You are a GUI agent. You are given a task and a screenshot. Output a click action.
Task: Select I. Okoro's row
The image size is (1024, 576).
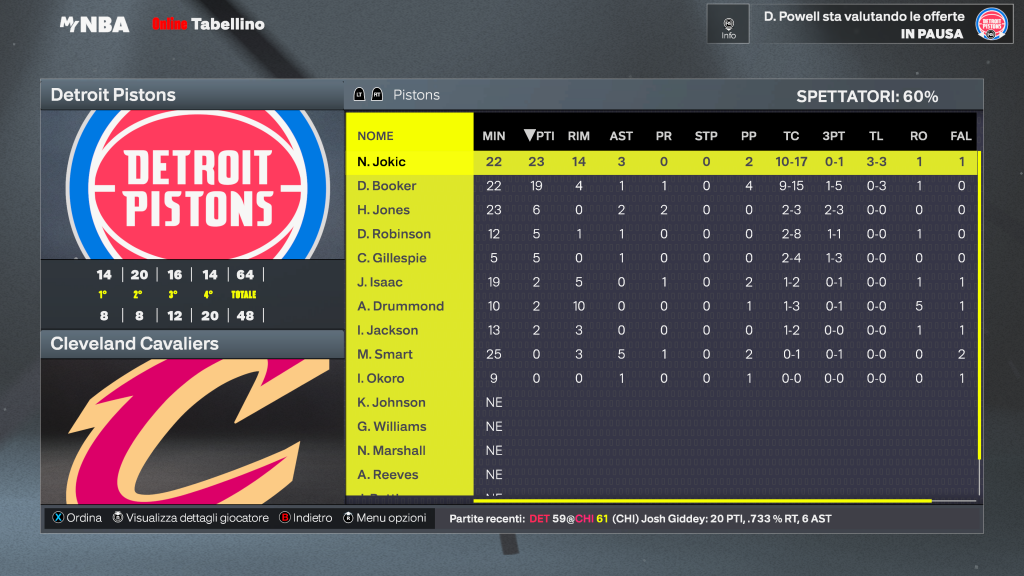(381, 378)
